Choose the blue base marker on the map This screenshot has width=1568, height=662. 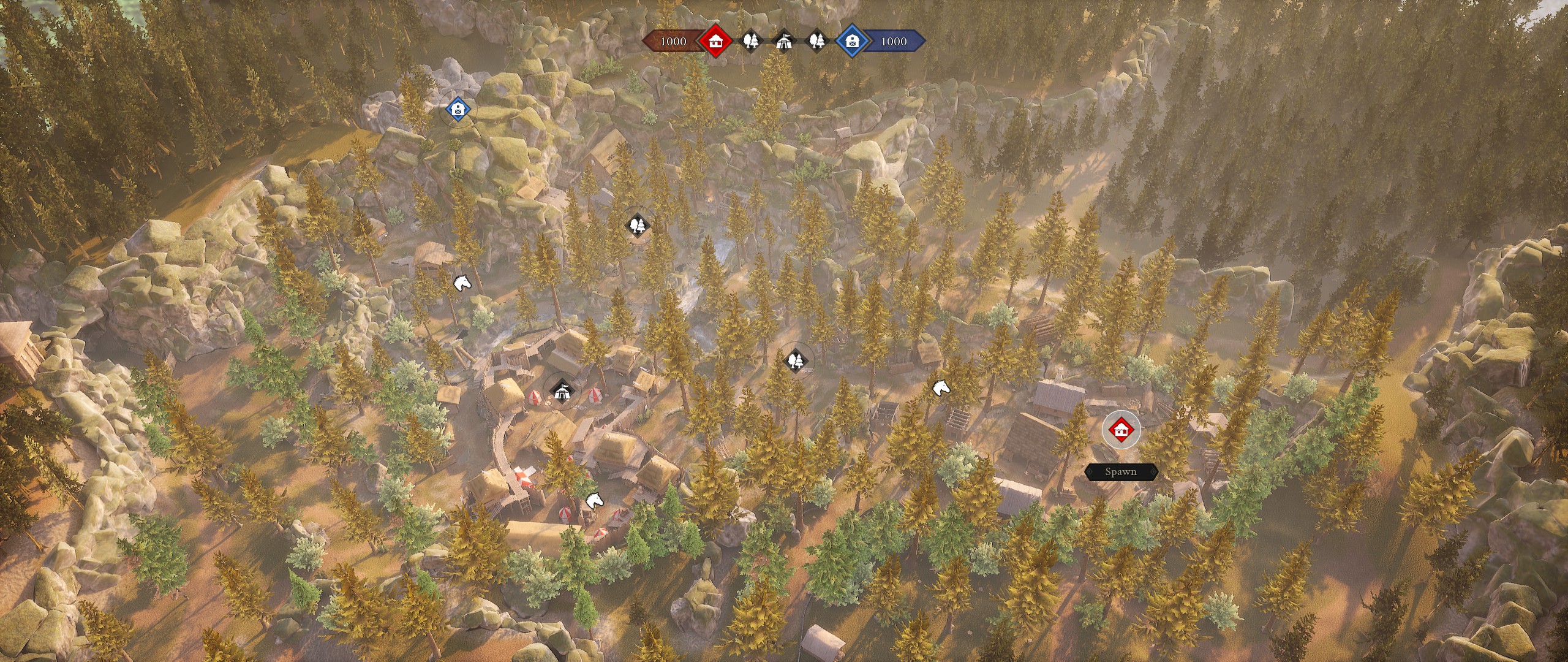pos(458,110)
